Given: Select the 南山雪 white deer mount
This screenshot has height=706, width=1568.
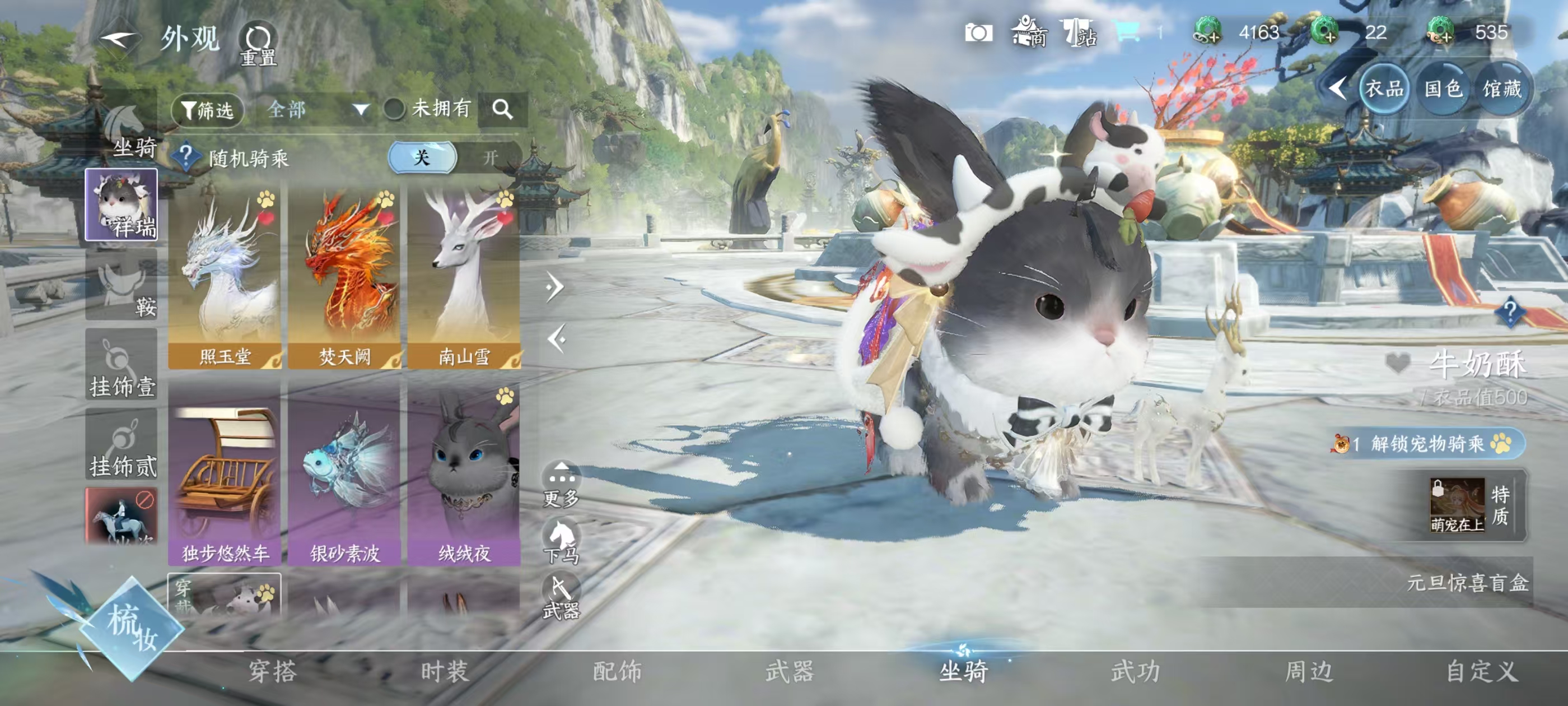Looking at the screenshot, I should (464, 278).
